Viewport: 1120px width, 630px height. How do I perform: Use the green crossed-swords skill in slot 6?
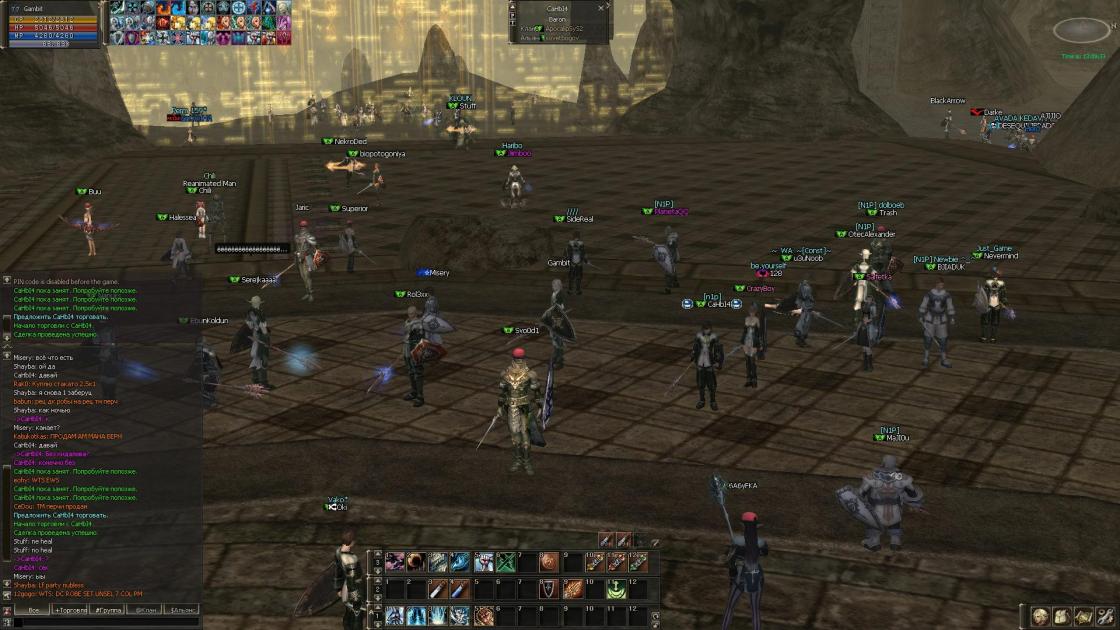tap(508, 562)
